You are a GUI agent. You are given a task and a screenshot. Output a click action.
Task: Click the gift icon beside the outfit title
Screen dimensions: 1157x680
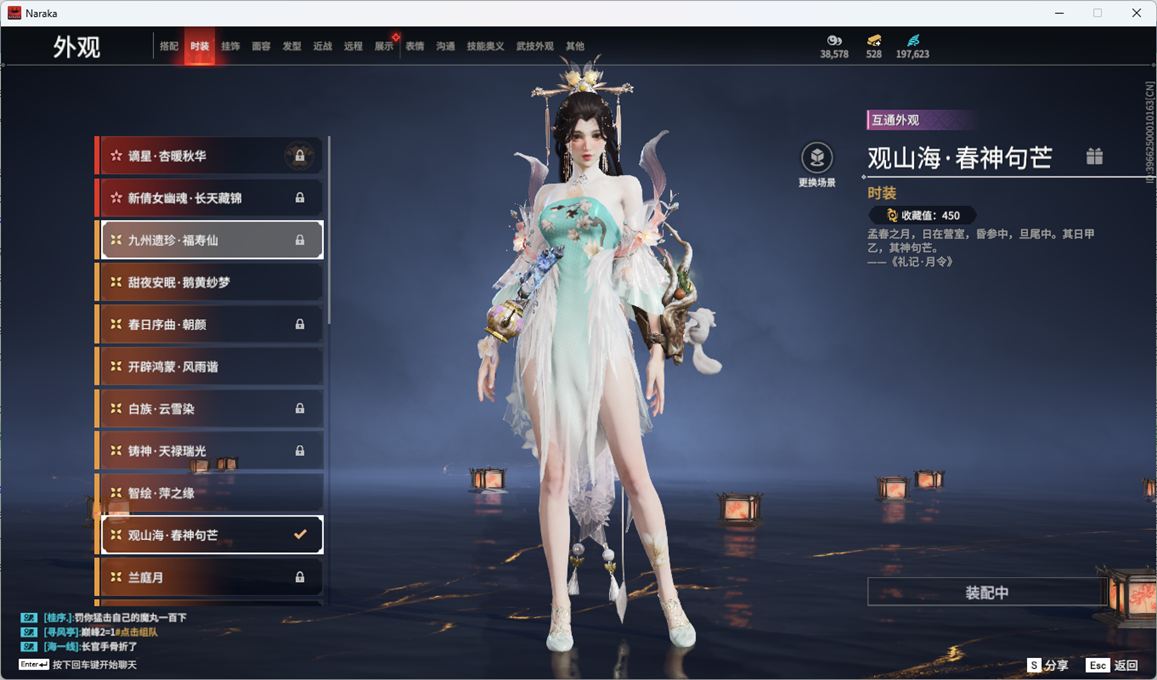tap(1095, 156)
